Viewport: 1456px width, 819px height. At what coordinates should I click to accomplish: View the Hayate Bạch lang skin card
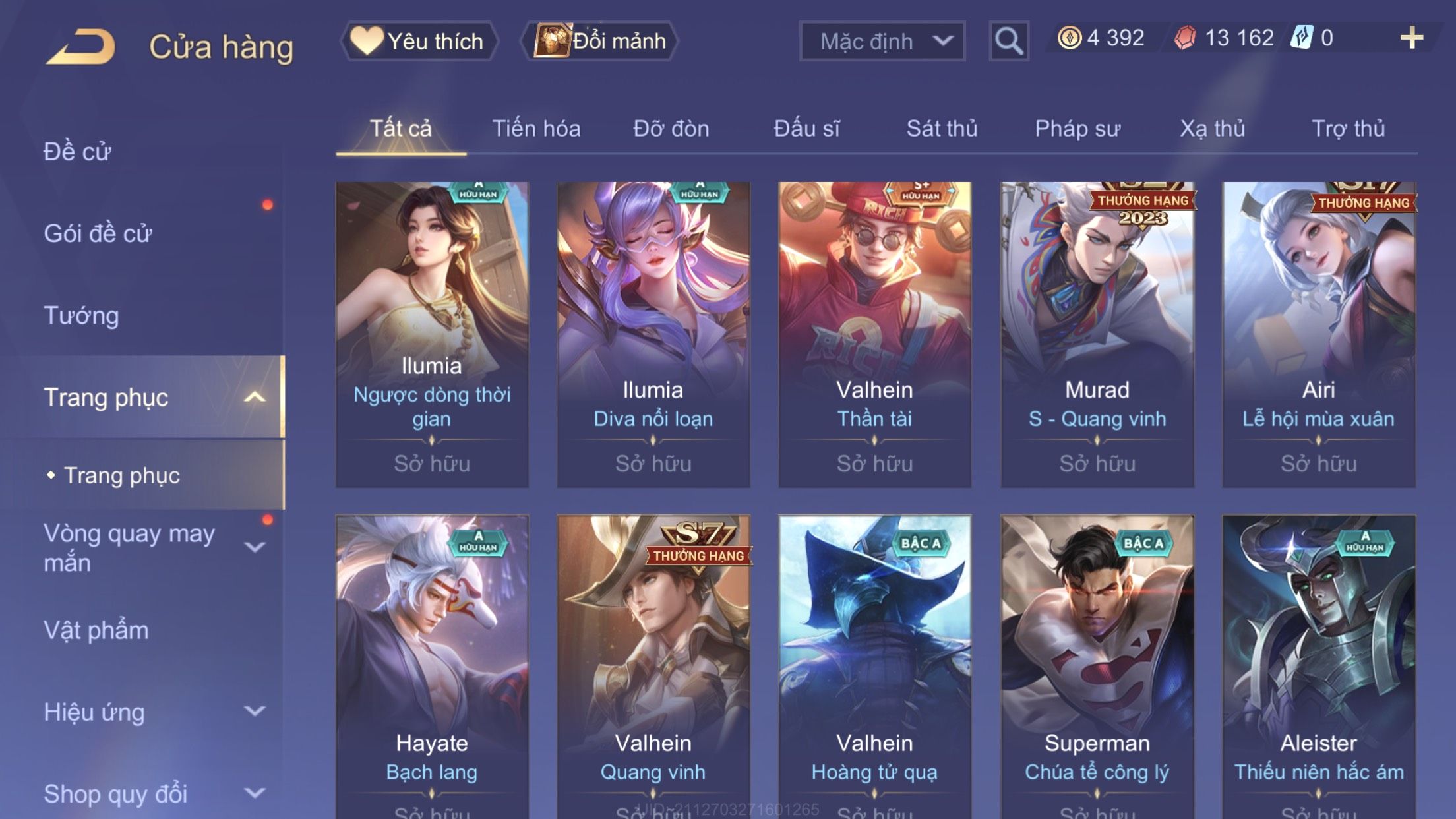[x=432, y=666]
